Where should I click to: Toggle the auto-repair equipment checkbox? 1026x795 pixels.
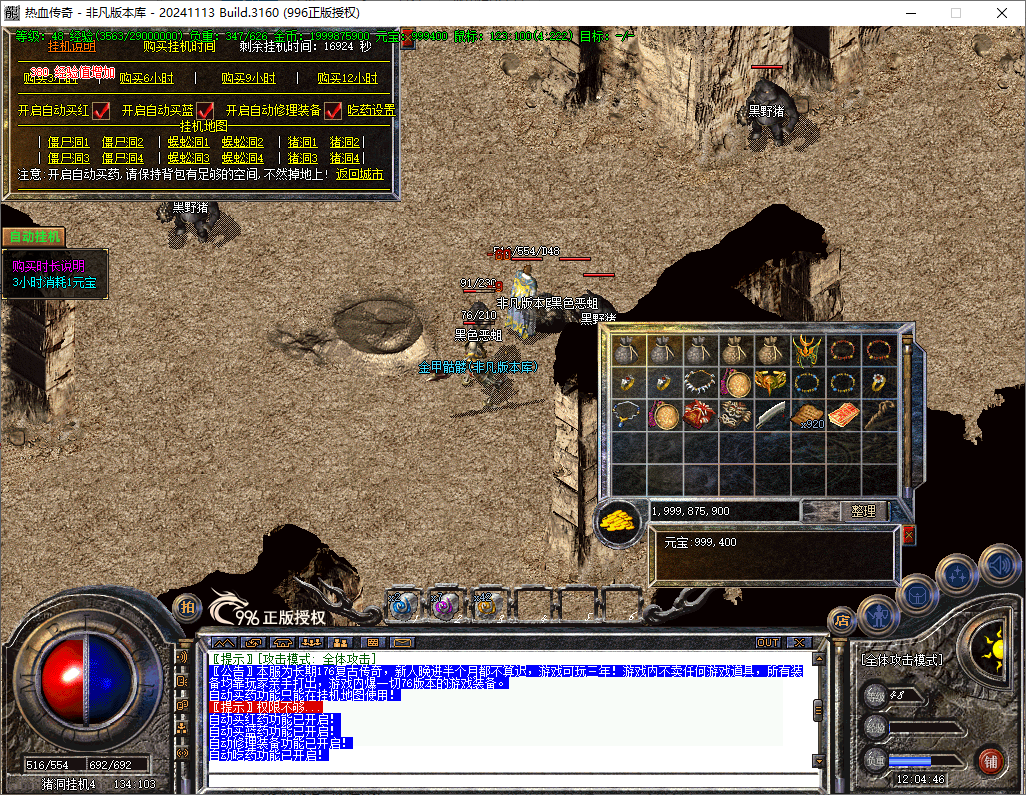click(x=333, y=110)
